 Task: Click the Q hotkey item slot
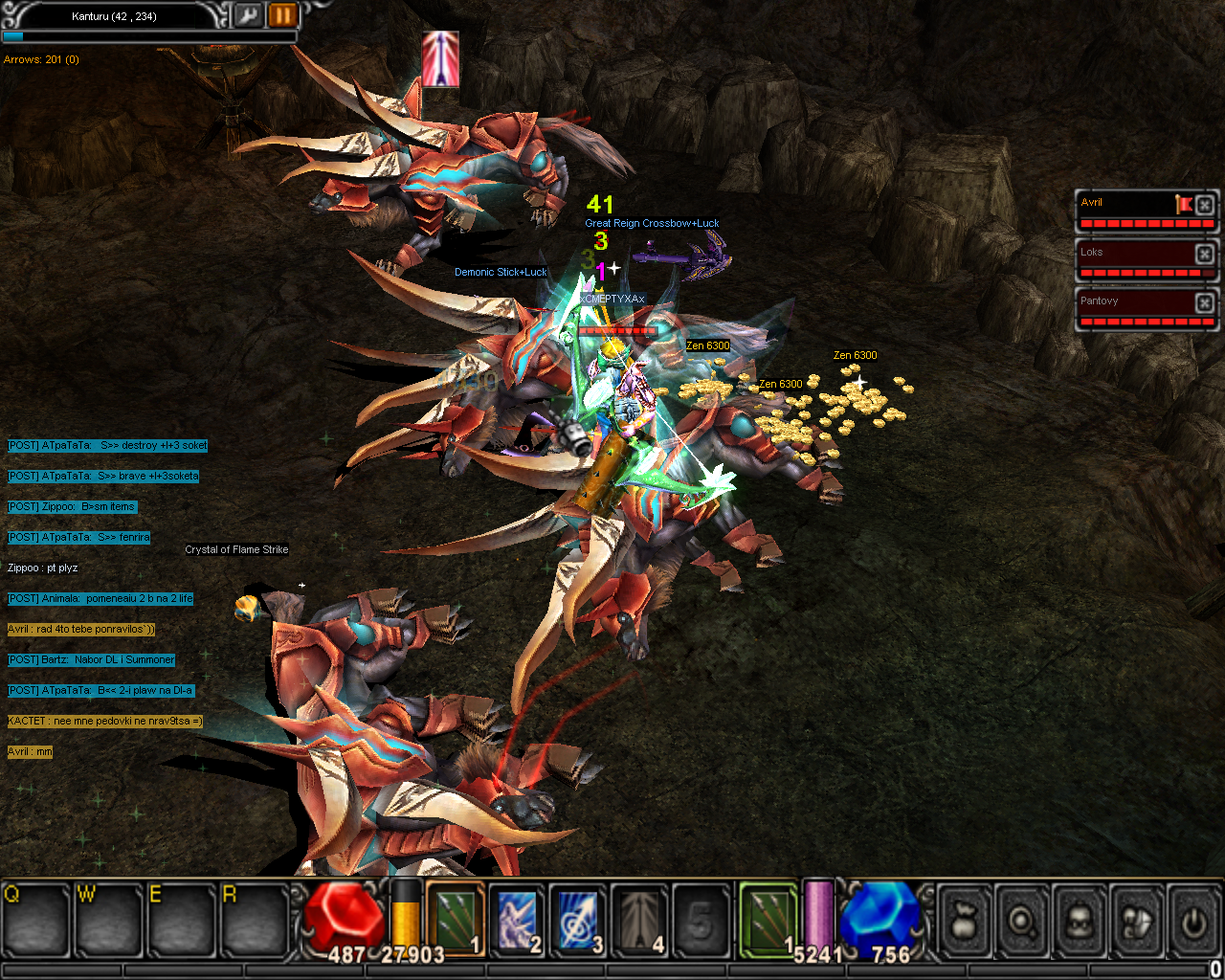click(35, 919)
